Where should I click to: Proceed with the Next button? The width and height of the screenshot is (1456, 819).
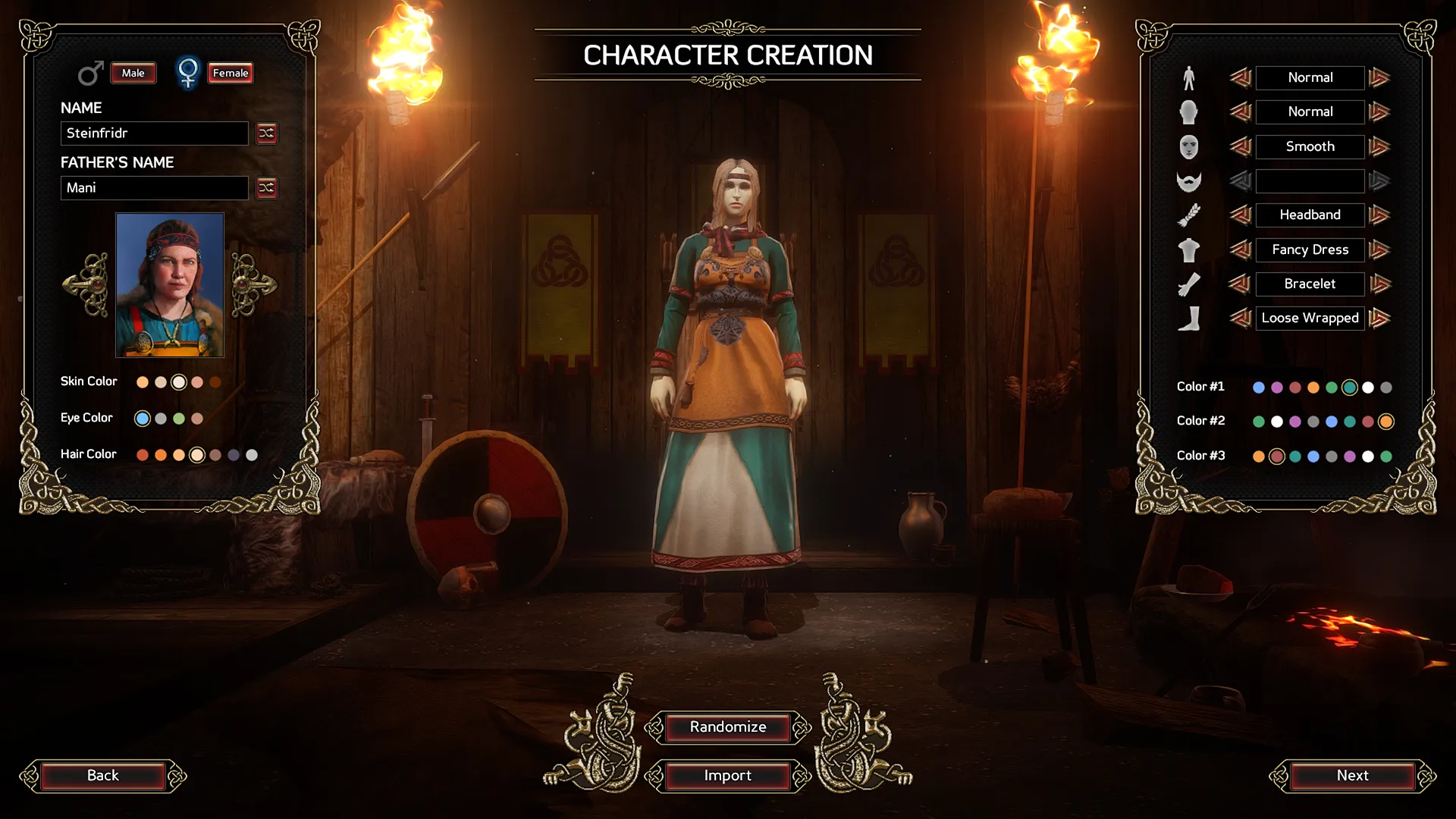(1353, 776)
